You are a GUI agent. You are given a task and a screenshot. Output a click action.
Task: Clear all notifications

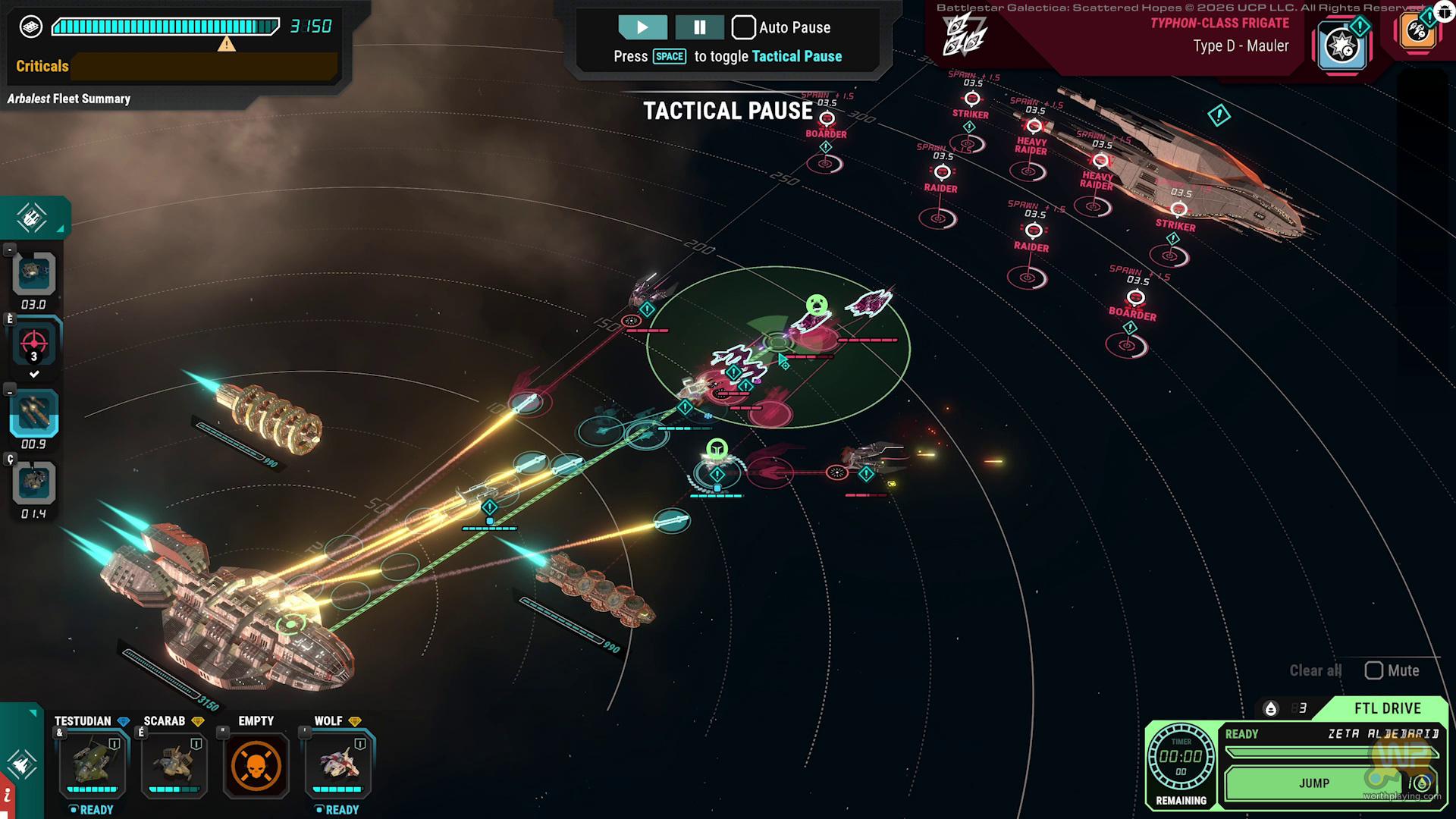coord(1315,670)
